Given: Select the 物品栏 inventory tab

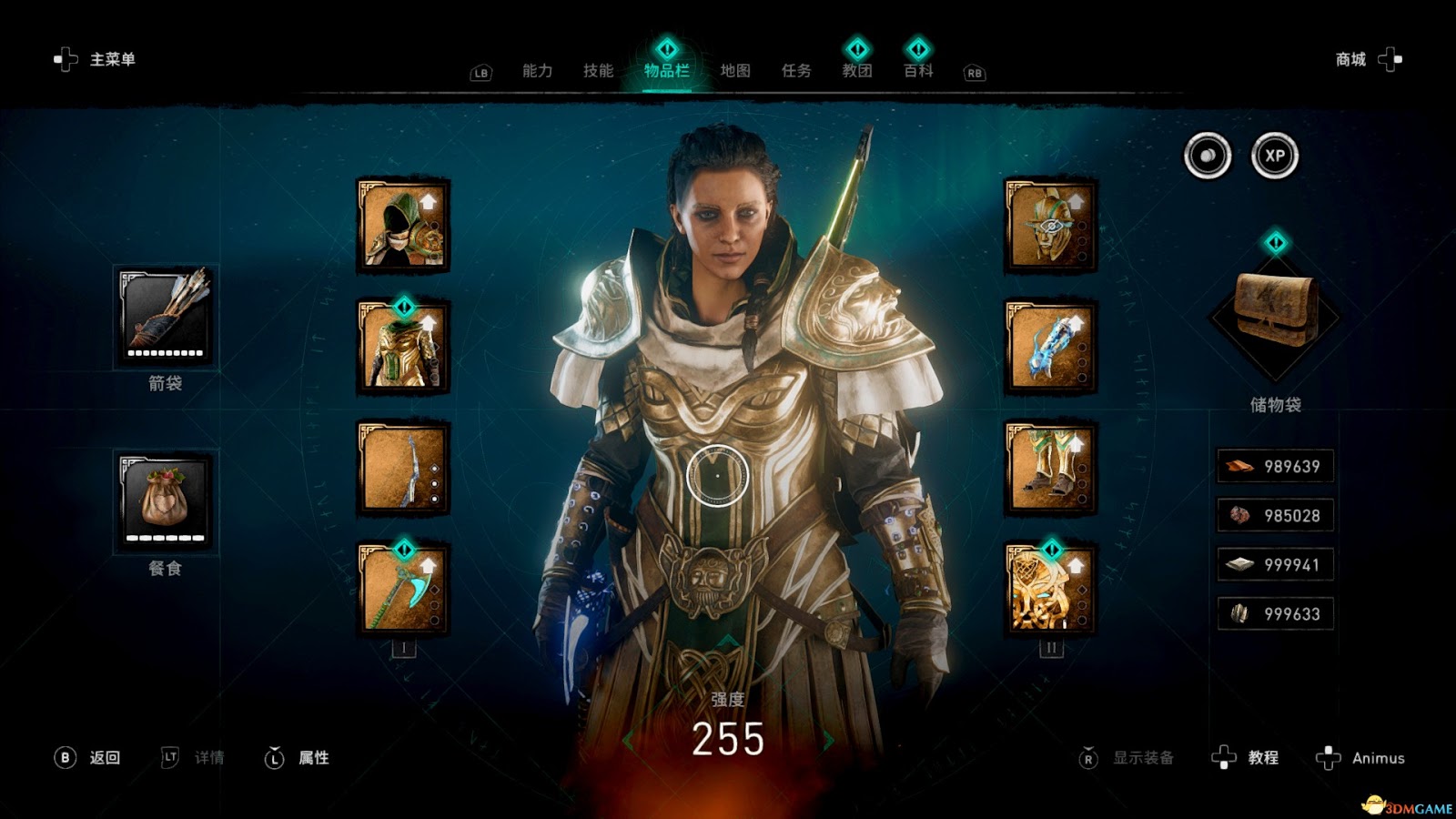Looking at the screenshot, I should [x=666, y=71].
